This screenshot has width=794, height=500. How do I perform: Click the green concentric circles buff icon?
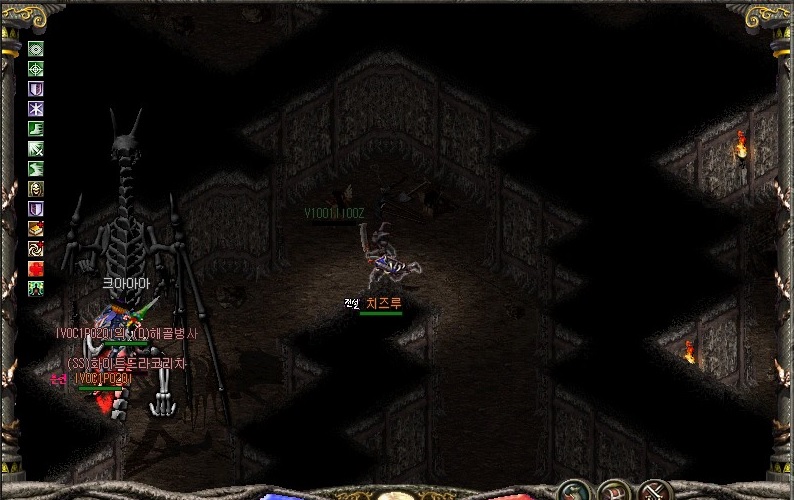pos(36,49)
